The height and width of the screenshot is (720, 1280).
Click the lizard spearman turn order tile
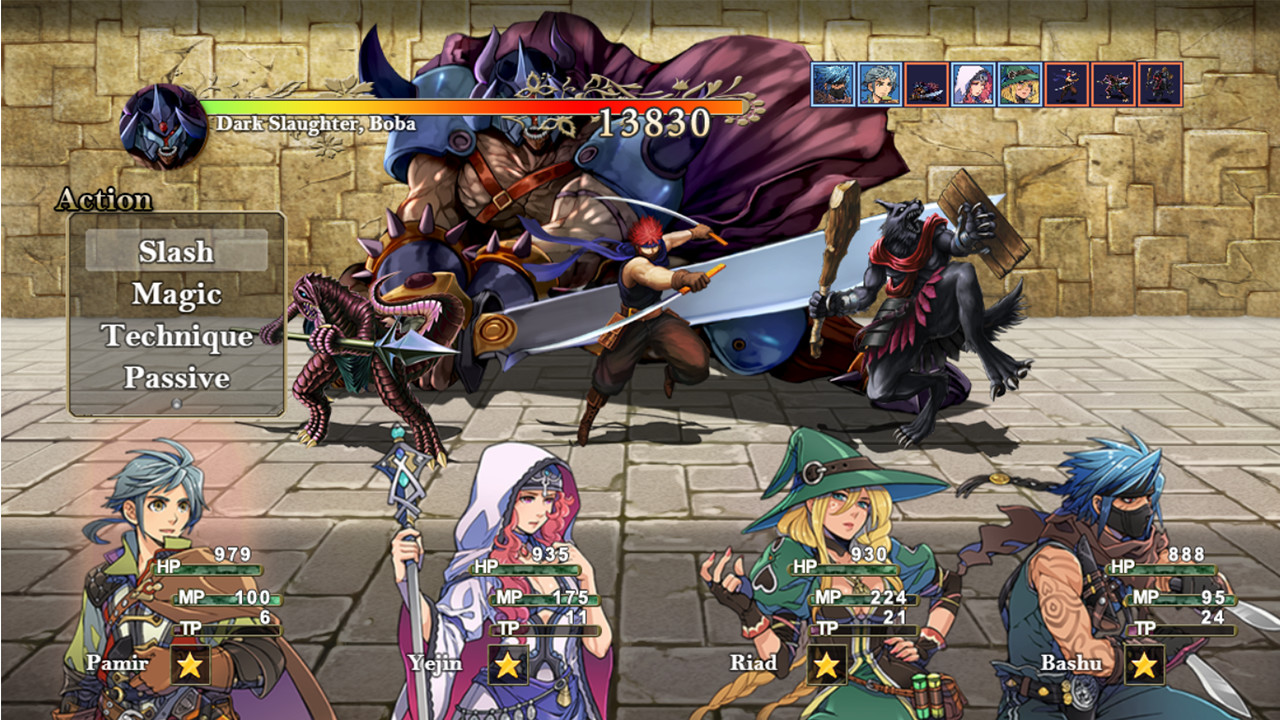point(1113,84)
